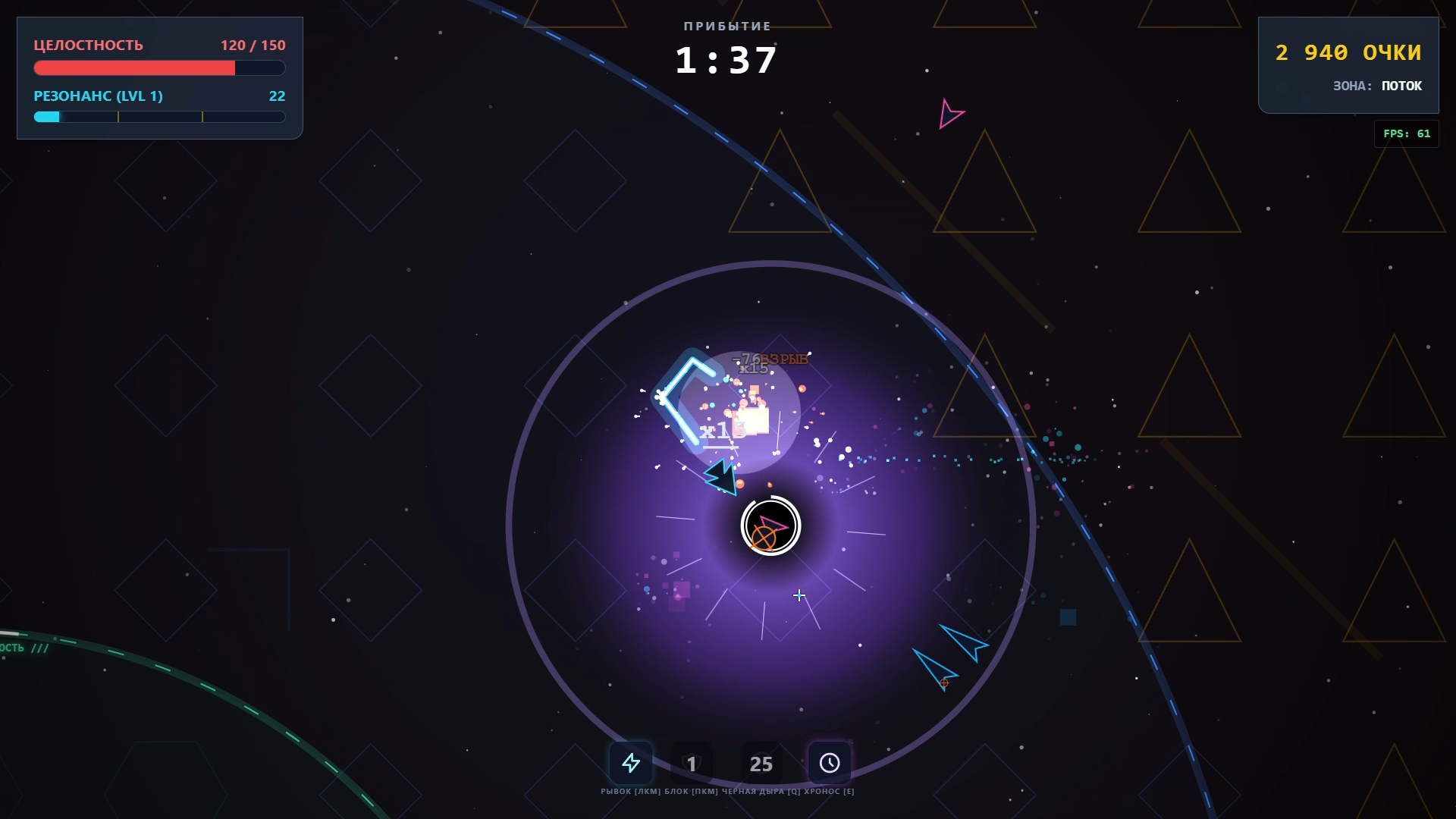The width and height of the screenshot is (1456, 819).
Task: Select the pink enemy arrow near the top
Action: coord(951,115)
